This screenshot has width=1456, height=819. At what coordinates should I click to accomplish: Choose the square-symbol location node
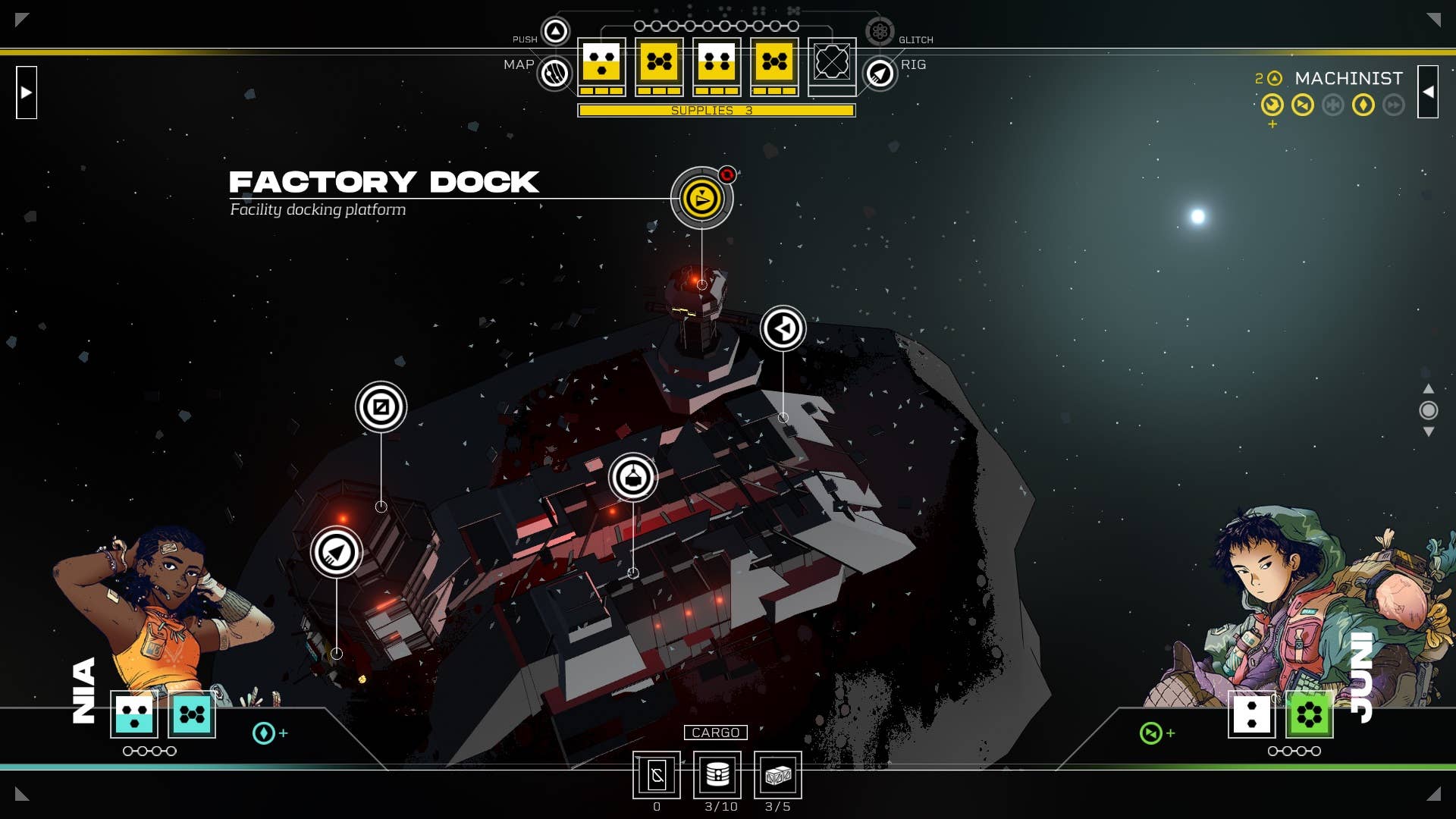click(x=381, y=407)
